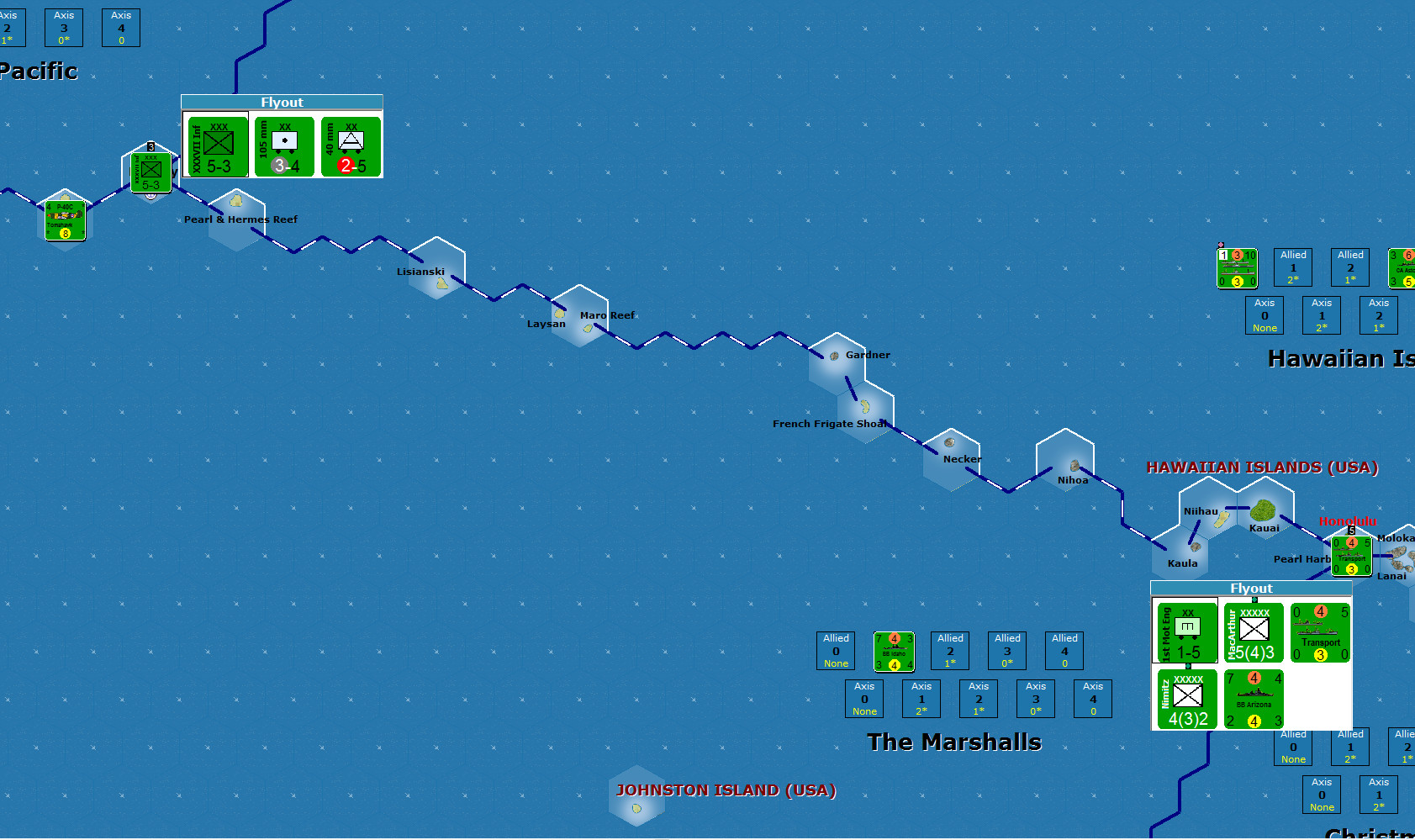Image resolution: width=1415 pixels, height=840 pixels.
Task: Select the Nimitz 4(3)2 headquarters counter
Action: coord(1185,699)
